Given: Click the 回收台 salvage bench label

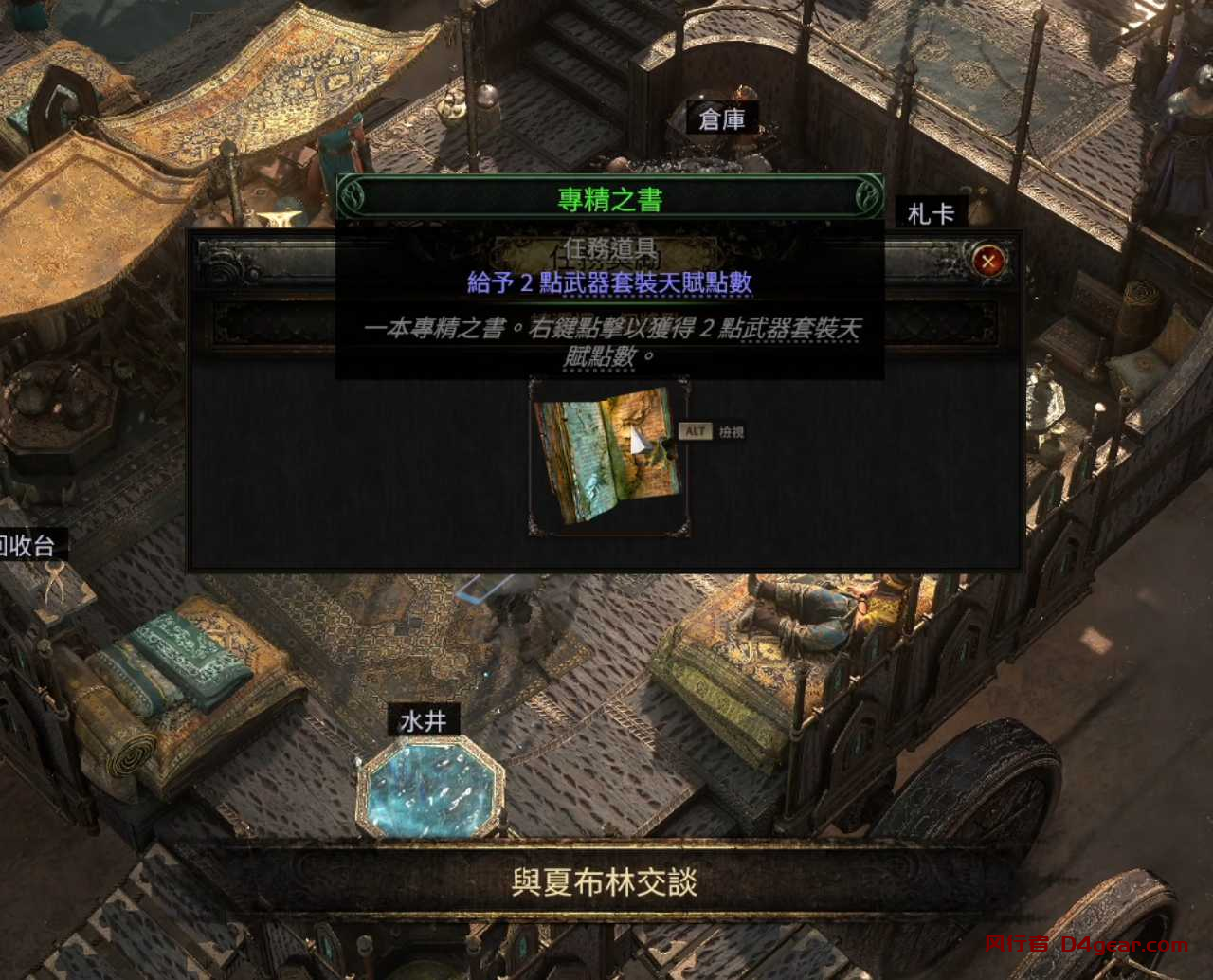Looking at the screenshot, I should pos(27,544).
